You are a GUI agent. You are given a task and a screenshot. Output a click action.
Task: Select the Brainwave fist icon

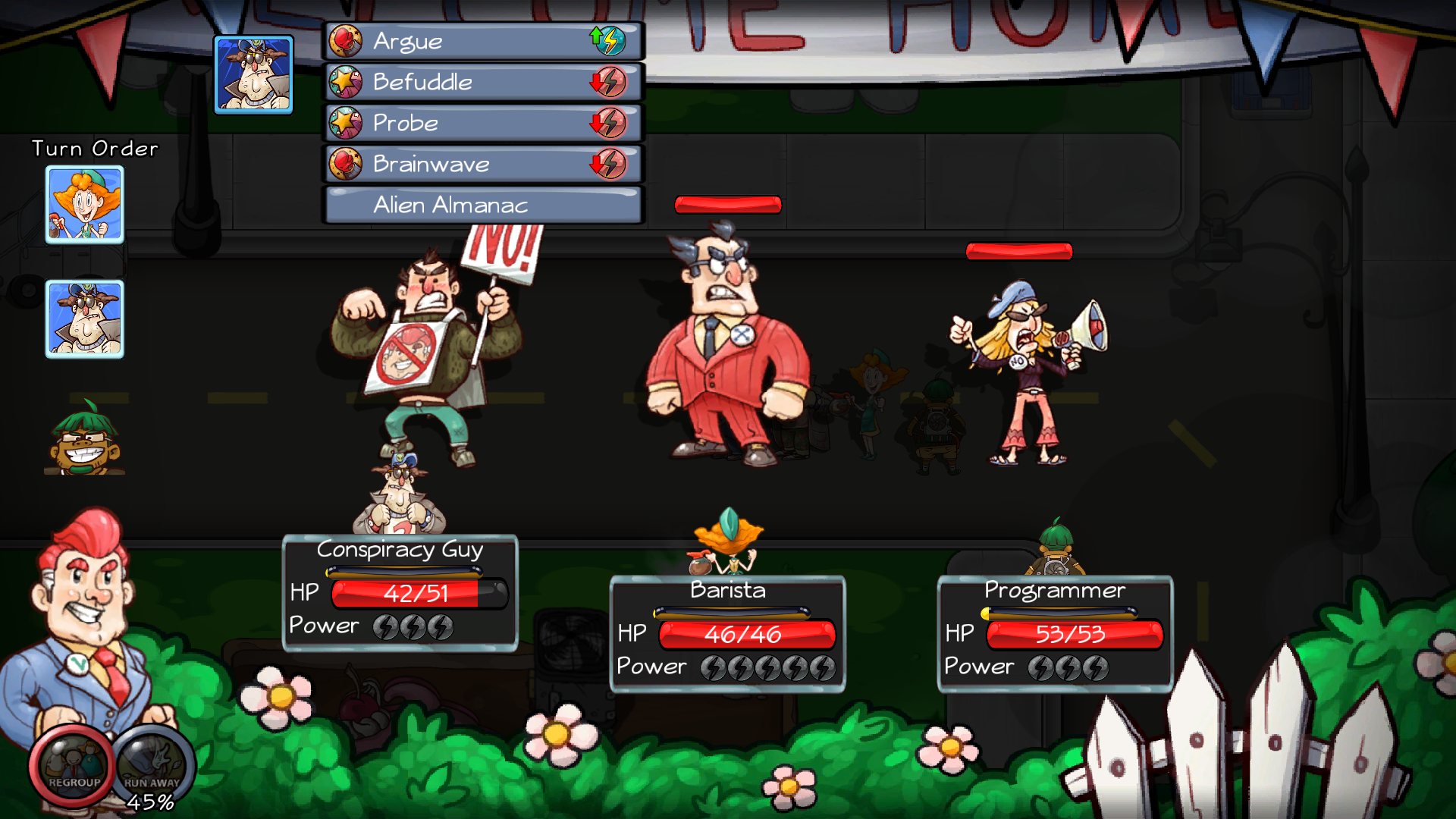[x=346, y=164]
